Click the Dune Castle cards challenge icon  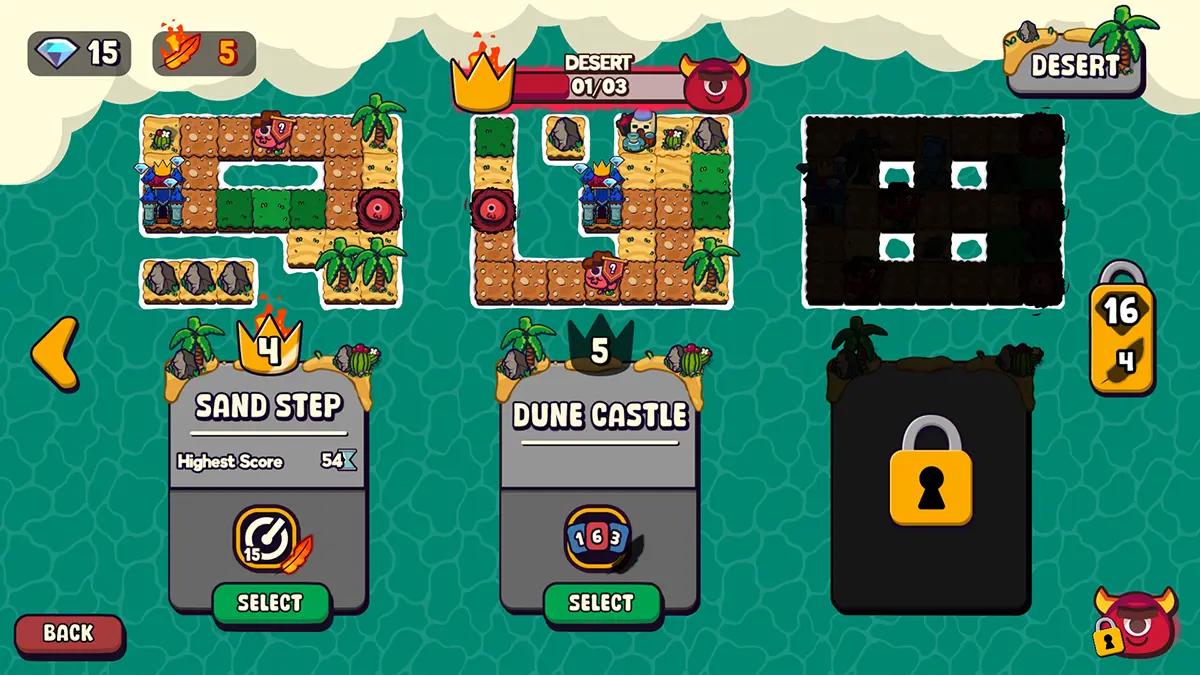[x=598, y=539]
